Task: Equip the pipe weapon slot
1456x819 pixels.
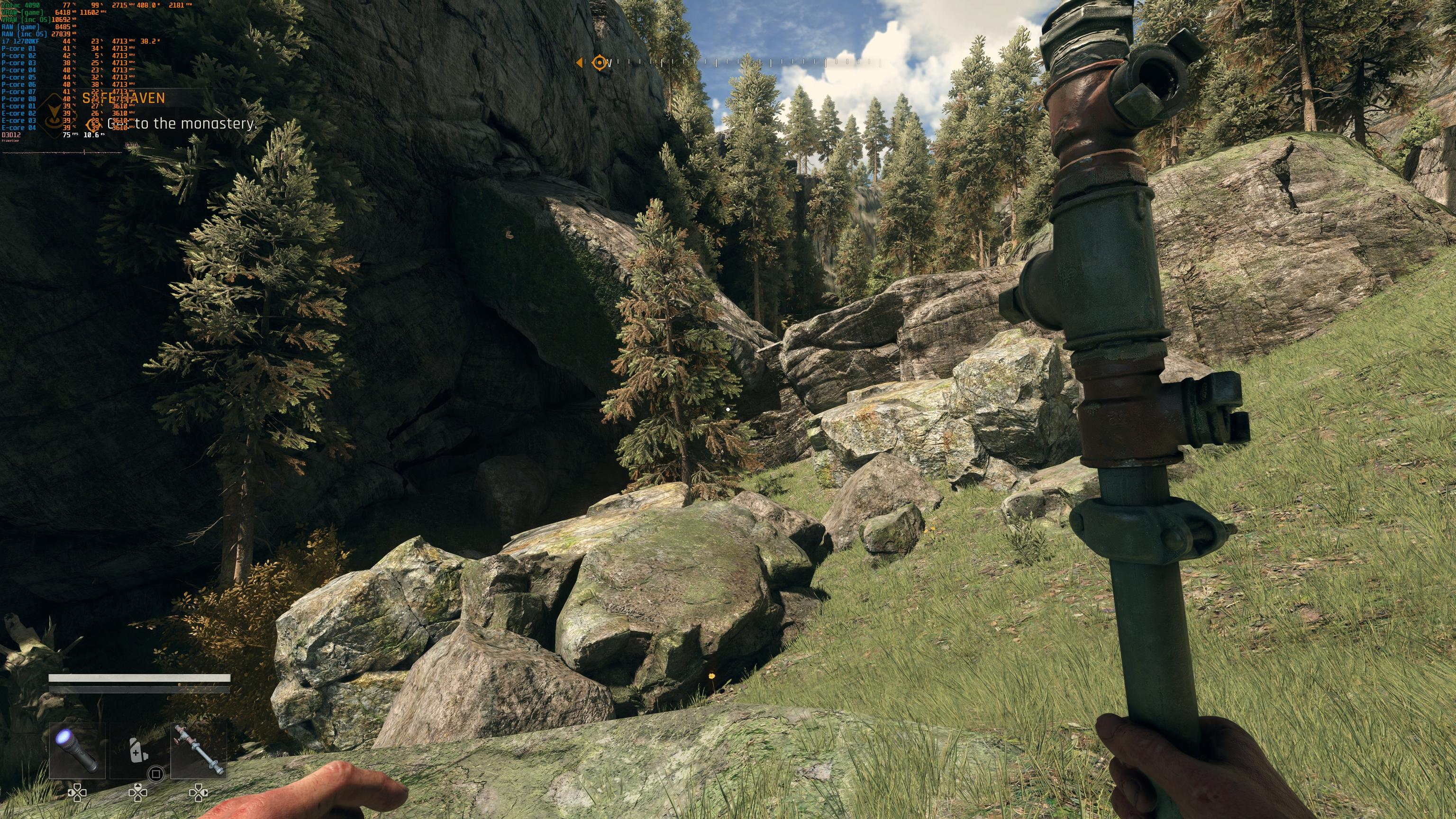Action: pyautogui.click(x=199, y=750)
